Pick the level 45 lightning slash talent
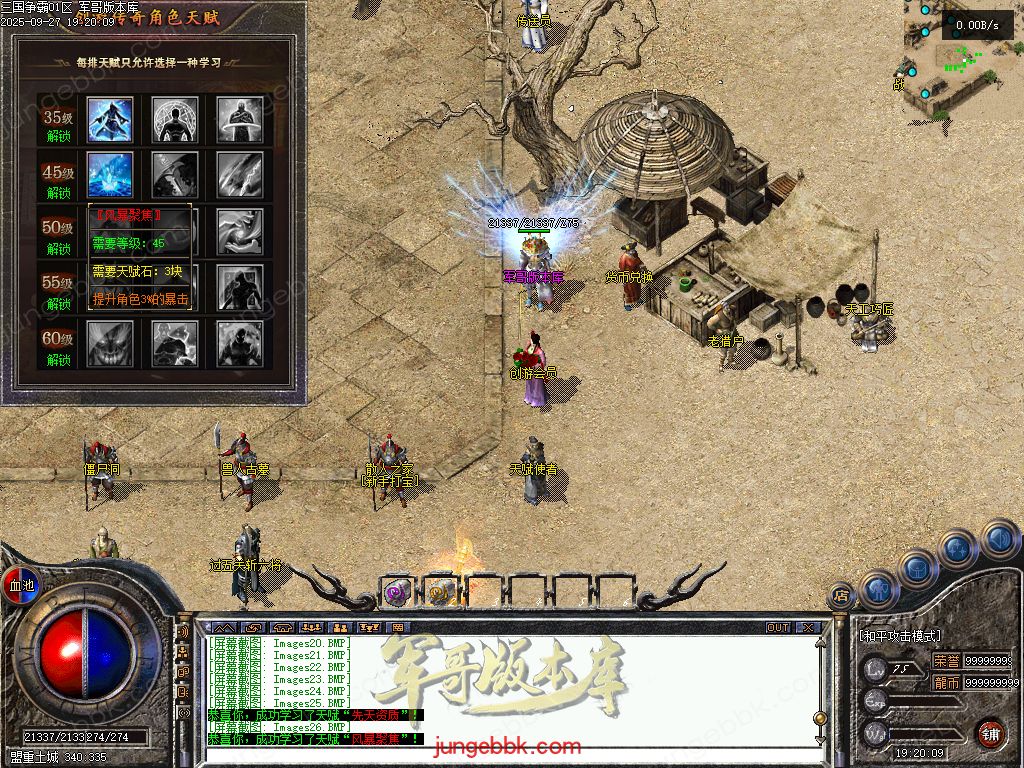The width and height of the screenshot is (1024, 768). (240, 174)
